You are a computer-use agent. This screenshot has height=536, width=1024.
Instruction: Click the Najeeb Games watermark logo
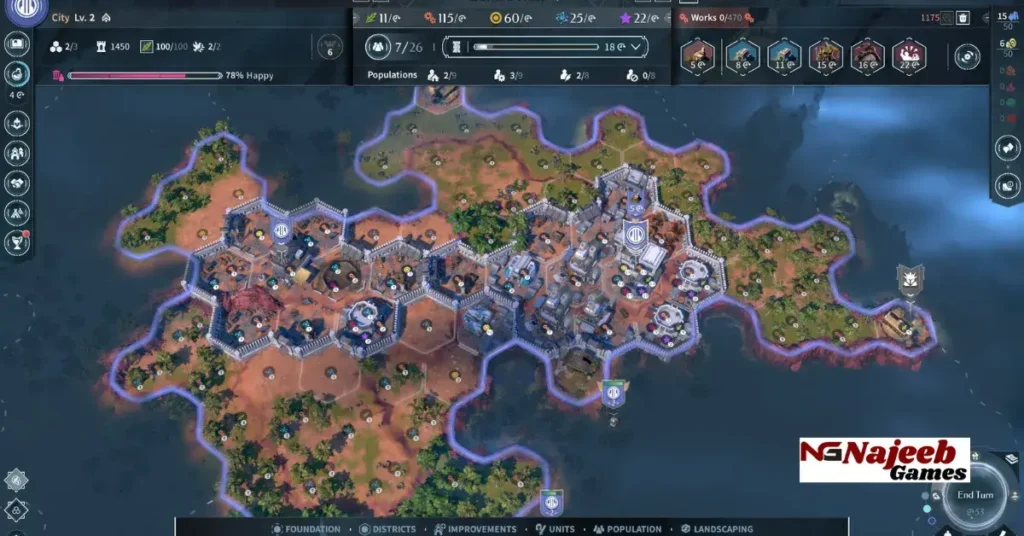pyautogui.click(x=884, y=460)
